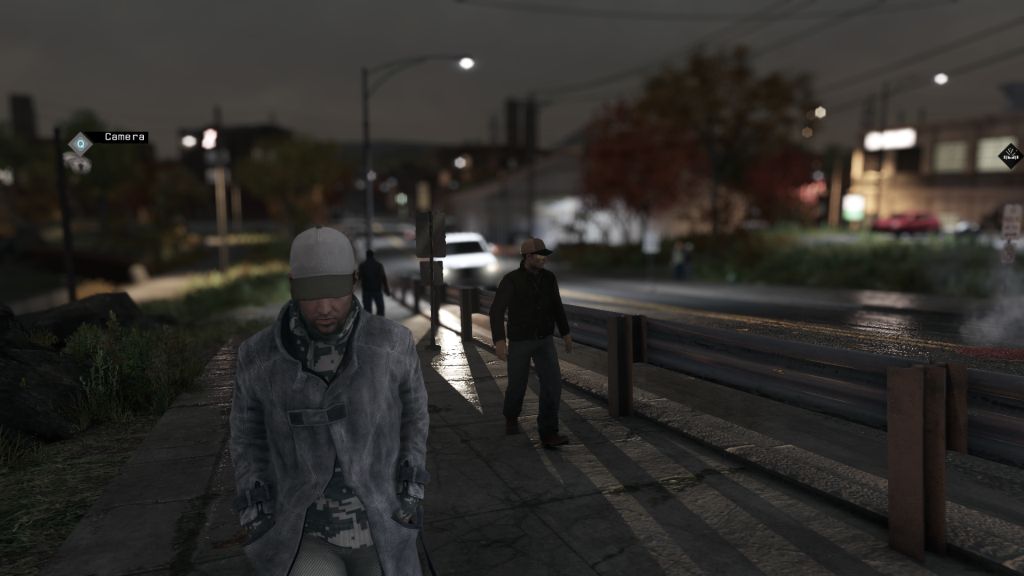1024x576 pixels.
Task: Click the Camera hack label
Action: (x=125, y=137)
